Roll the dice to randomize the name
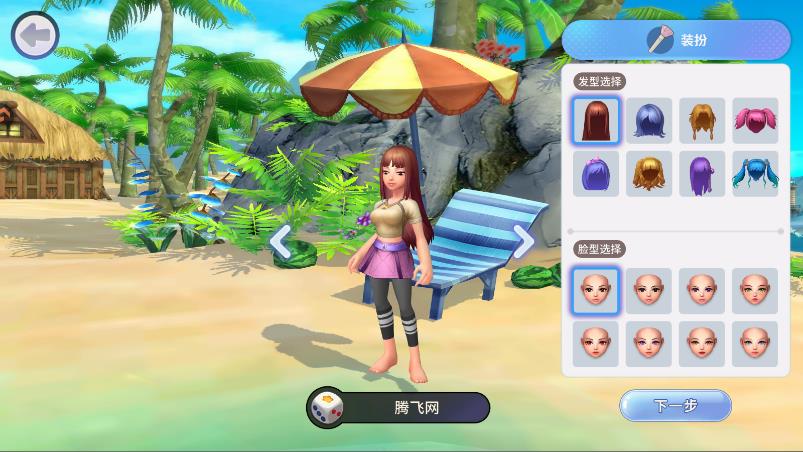803x452 pixels. (x=326, y=408)
